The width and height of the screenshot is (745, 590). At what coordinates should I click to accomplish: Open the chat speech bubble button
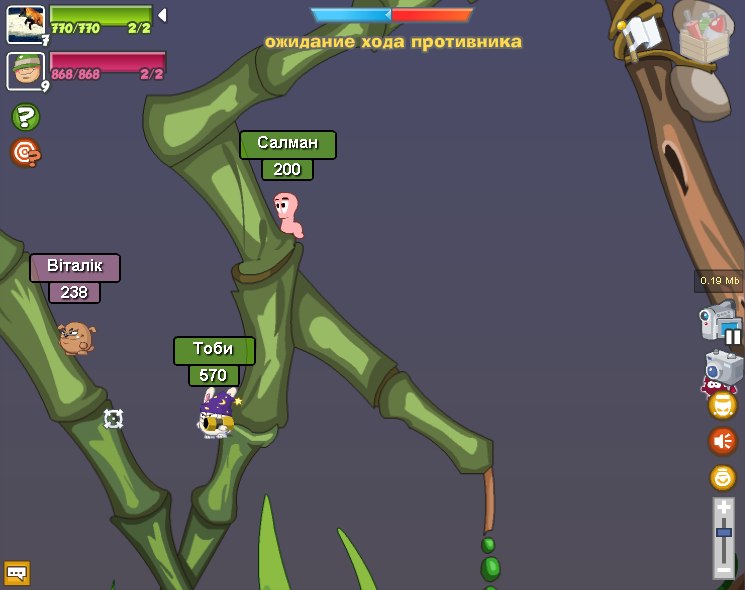[17, 573]
